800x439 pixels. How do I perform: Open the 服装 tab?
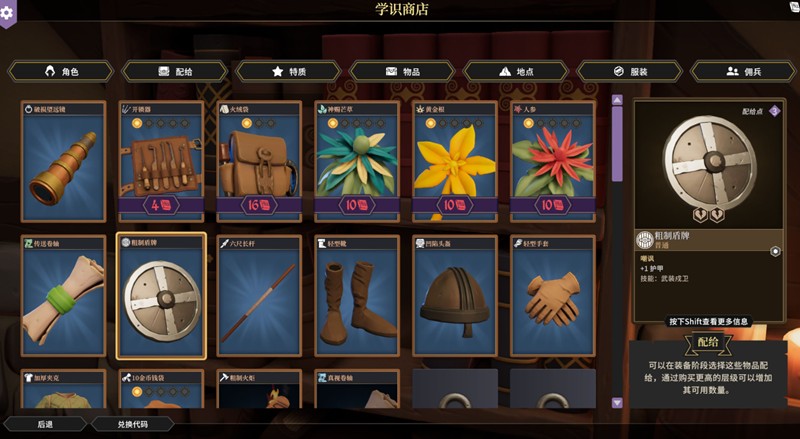(629, 72)
